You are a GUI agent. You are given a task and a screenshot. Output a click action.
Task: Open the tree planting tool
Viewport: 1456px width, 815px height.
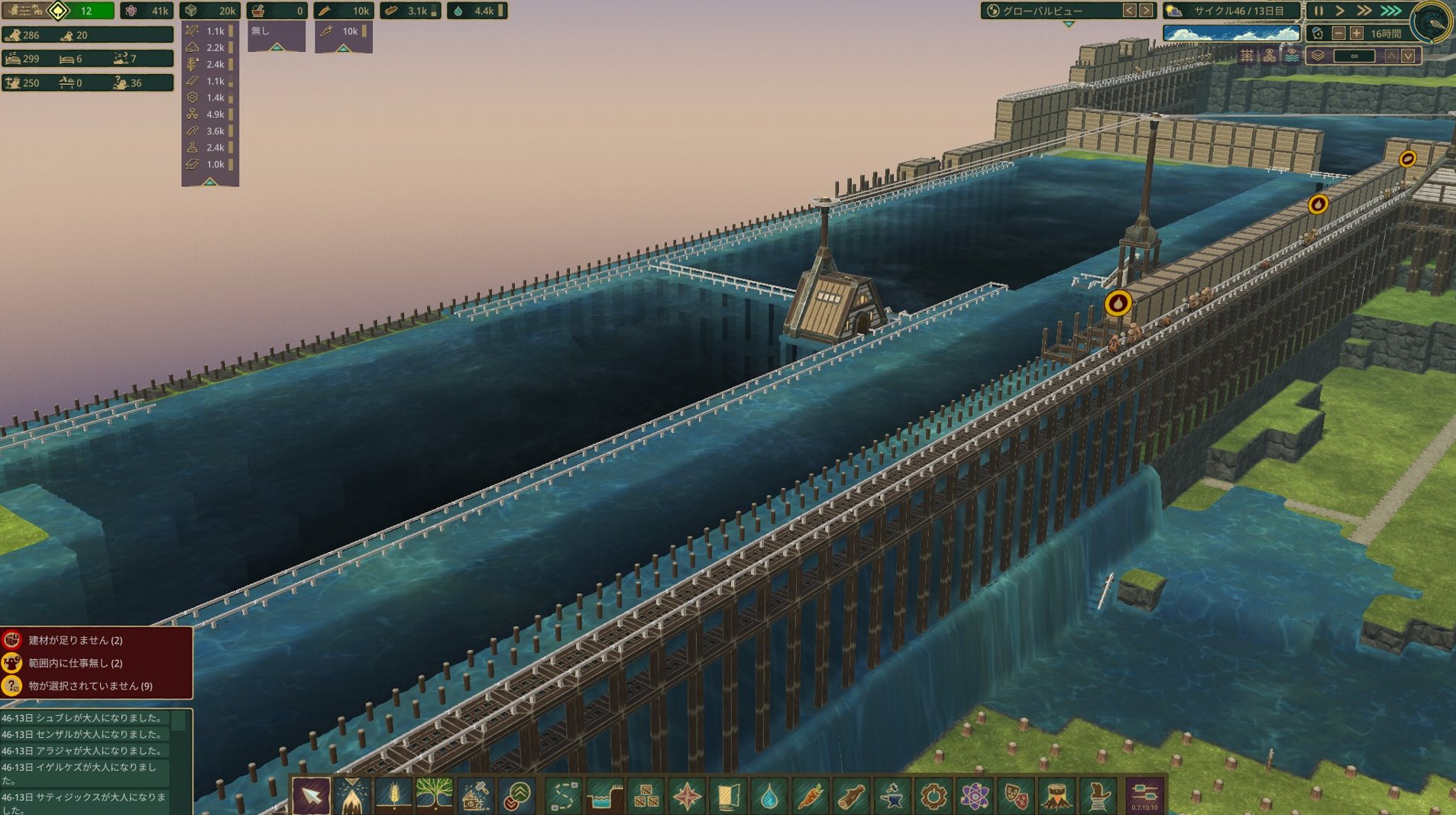[434, 796]
